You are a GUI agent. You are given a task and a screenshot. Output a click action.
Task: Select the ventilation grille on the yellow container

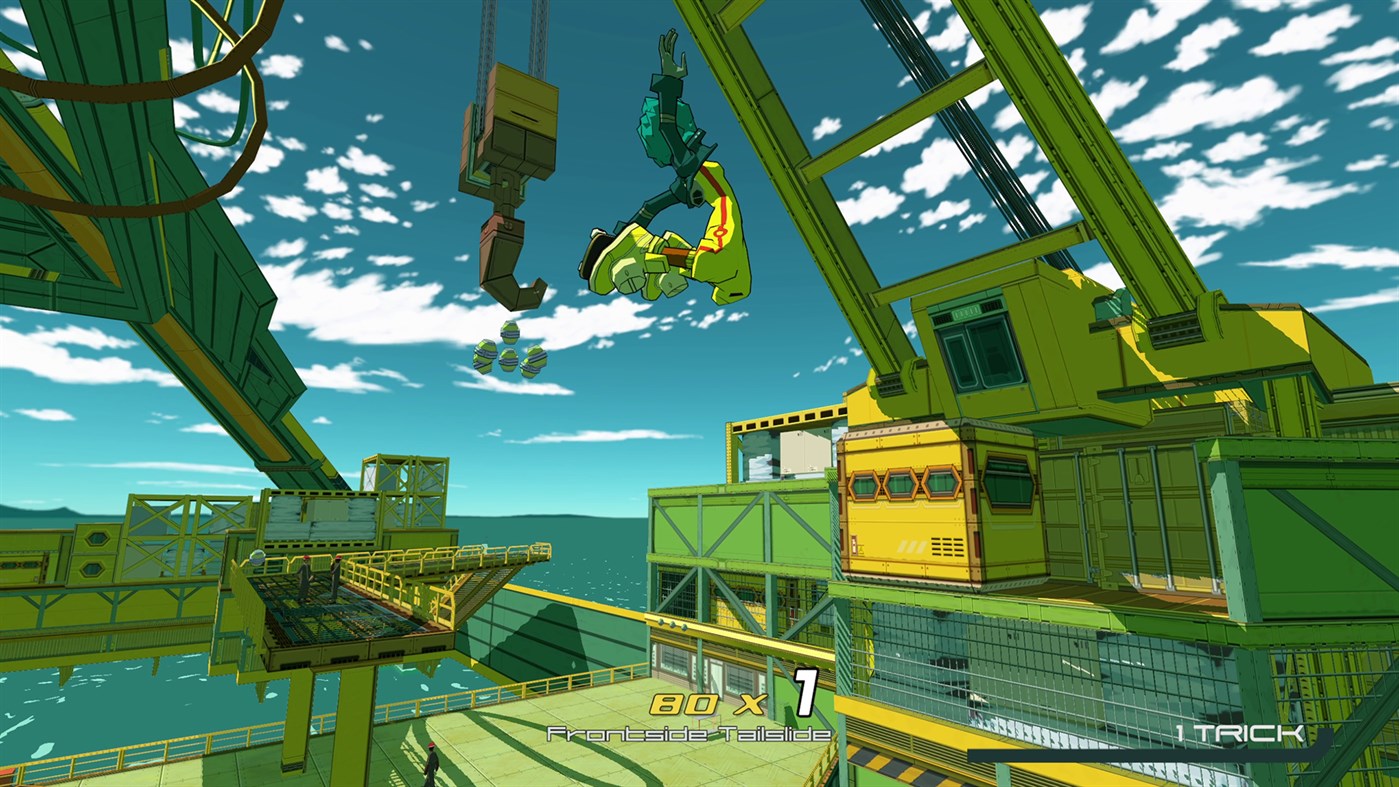tap(946, 545)
